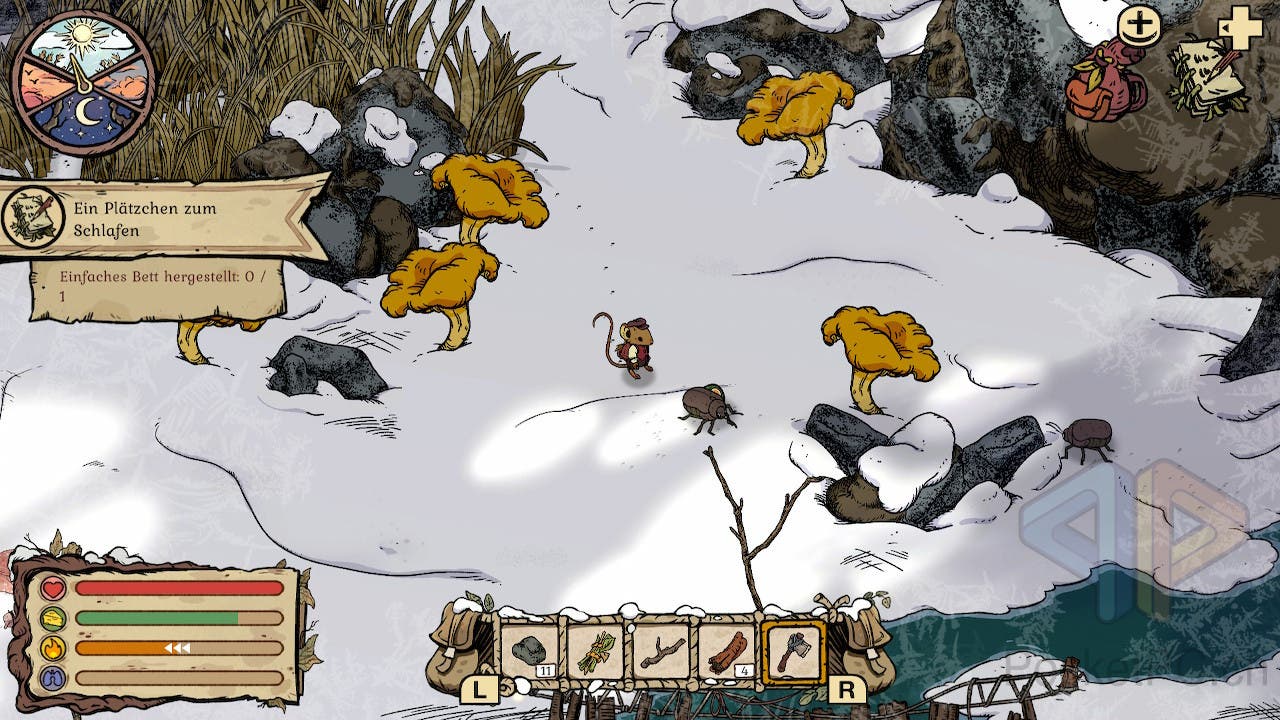Viewport: 1280px width, 720px height.
Task: Choose the wooden stick hotbar slot
Action: (661, 652)
